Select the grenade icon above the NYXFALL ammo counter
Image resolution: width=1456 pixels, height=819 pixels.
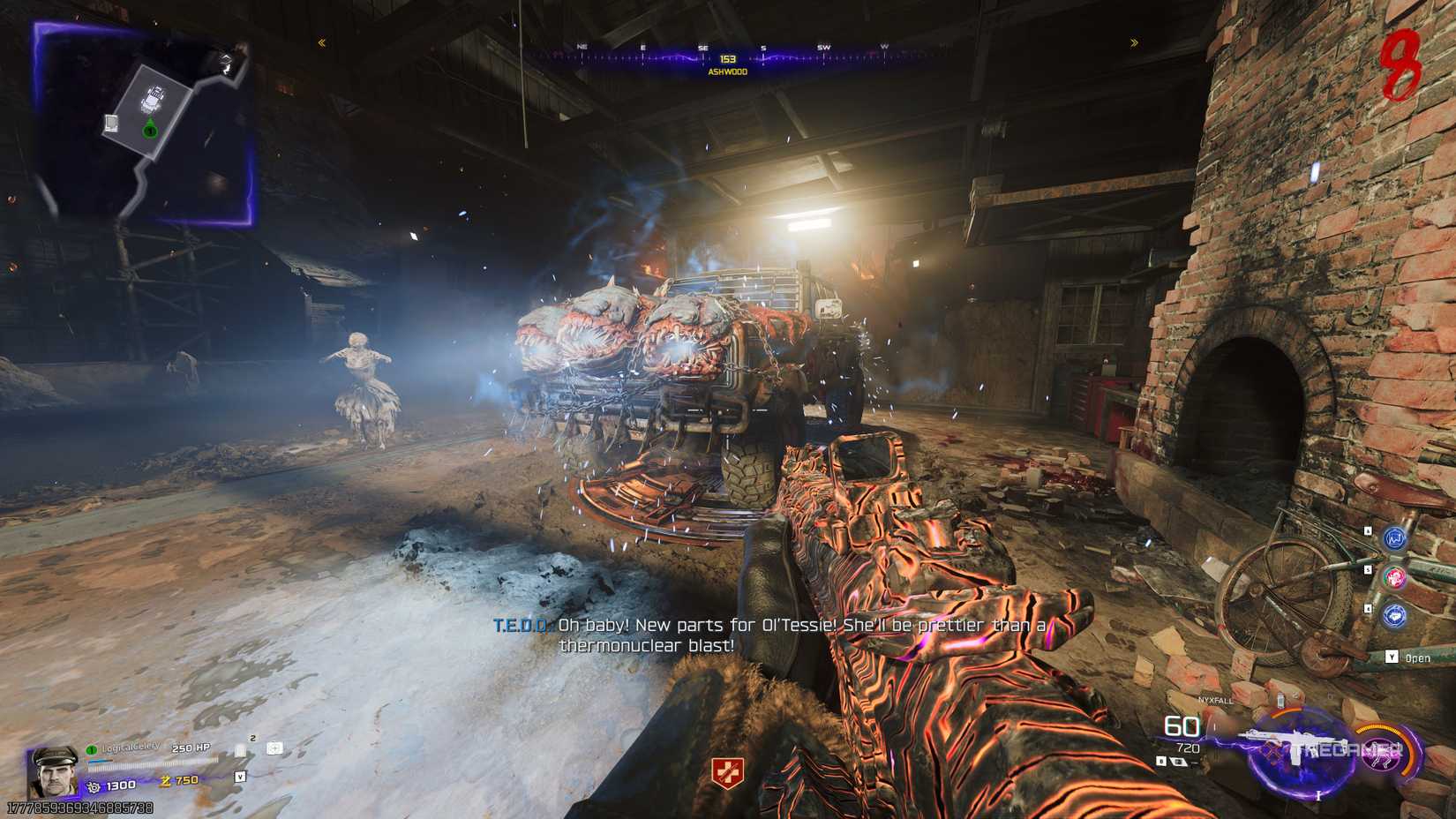pos(1281,699)
